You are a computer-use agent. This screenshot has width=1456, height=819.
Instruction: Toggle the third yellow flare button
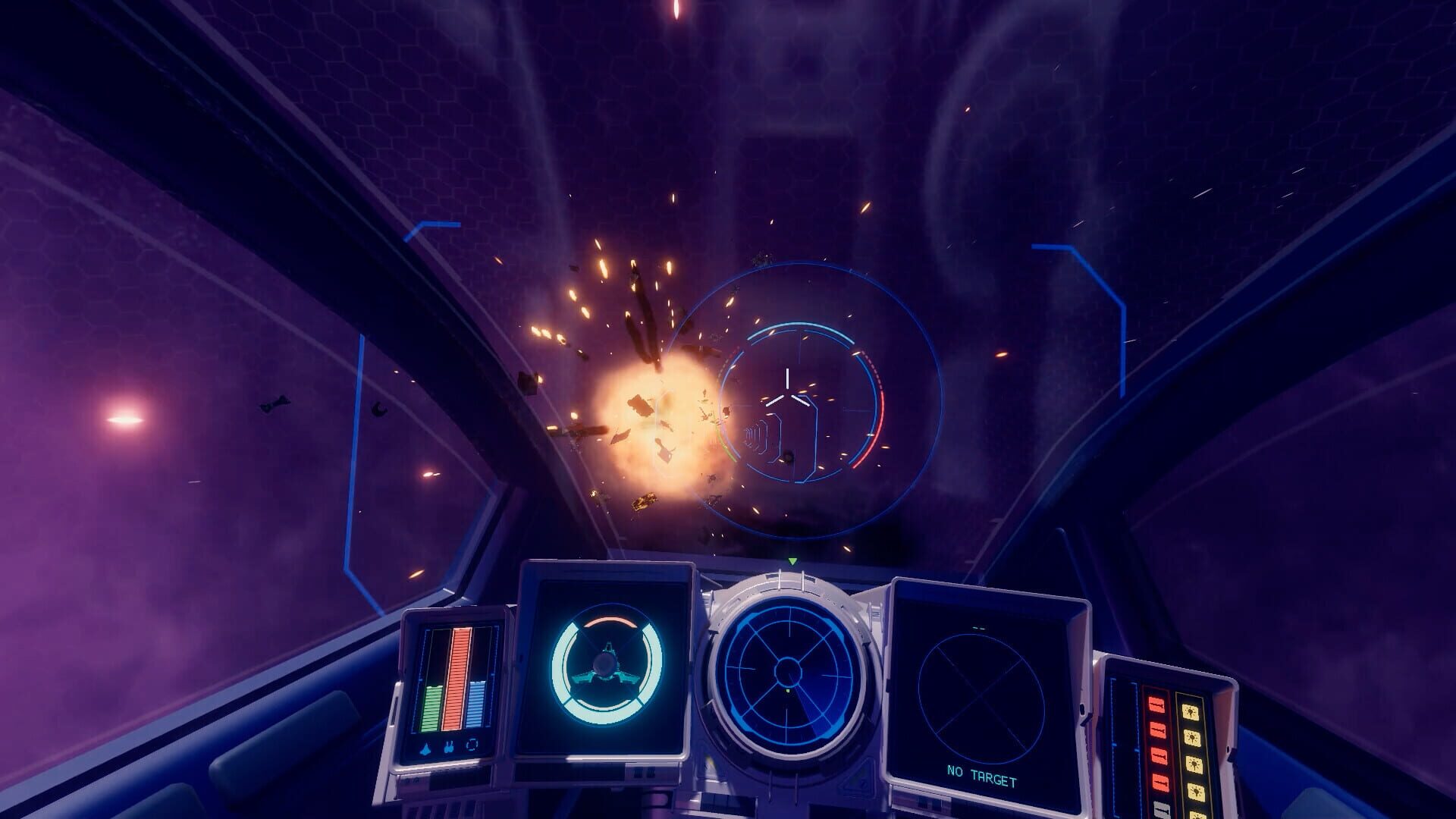pos(1193,762)
